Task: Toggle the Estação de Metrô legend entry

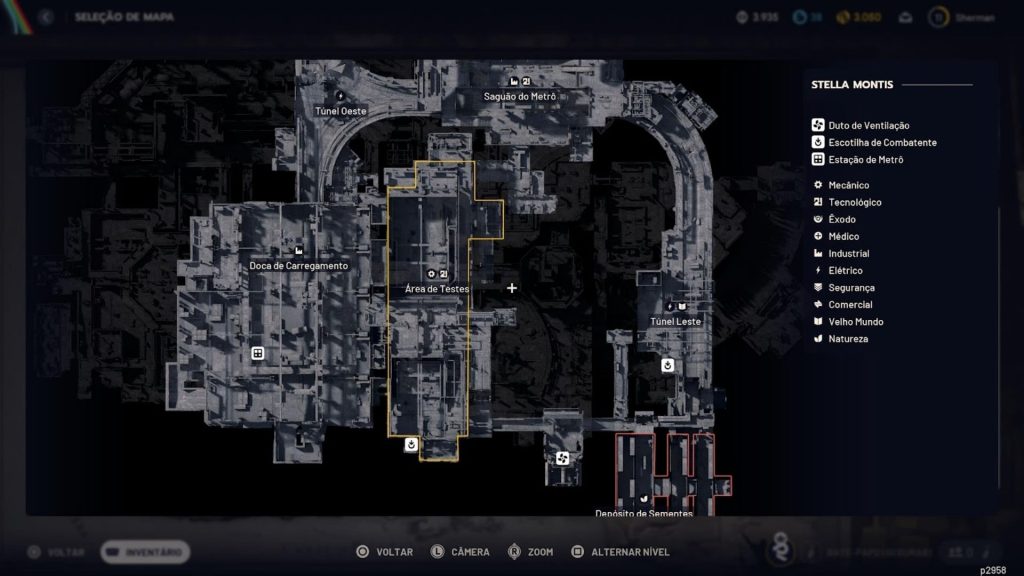Action: pos(857,159)
